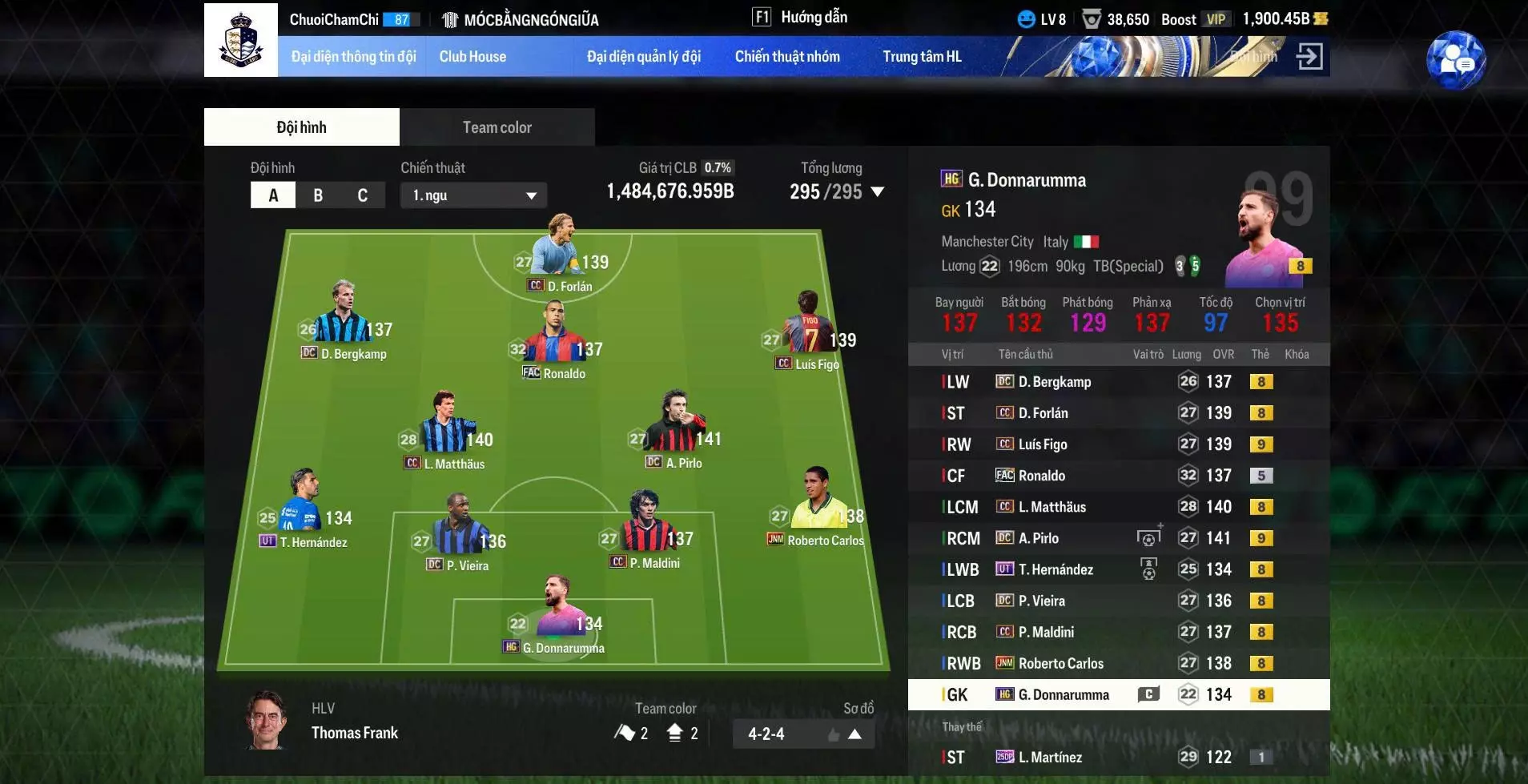Select squad A
Screen dimensions: 1528x784
coord(273,195)
